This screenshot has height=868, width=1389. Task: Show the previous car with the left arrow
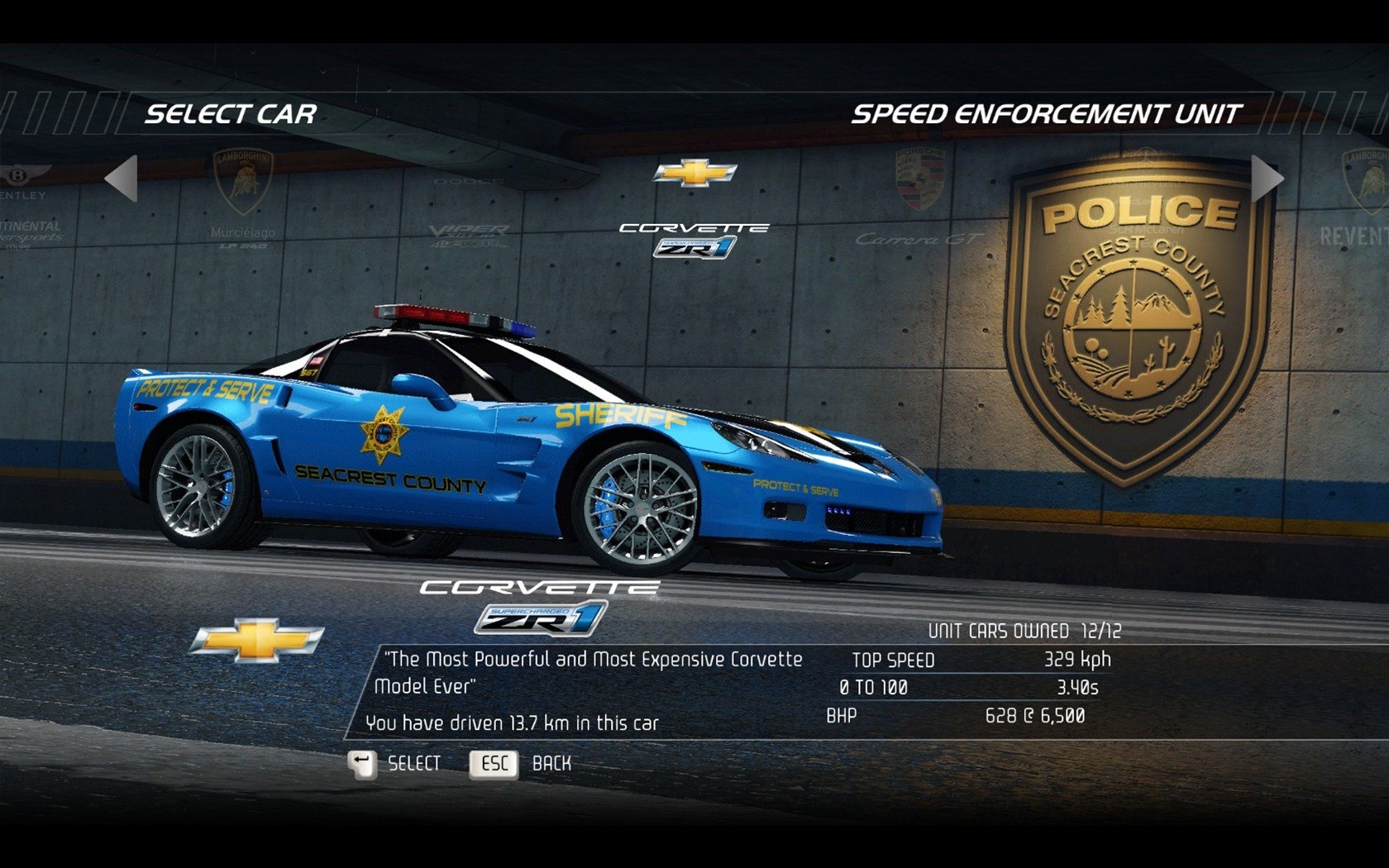click(122, 179)
